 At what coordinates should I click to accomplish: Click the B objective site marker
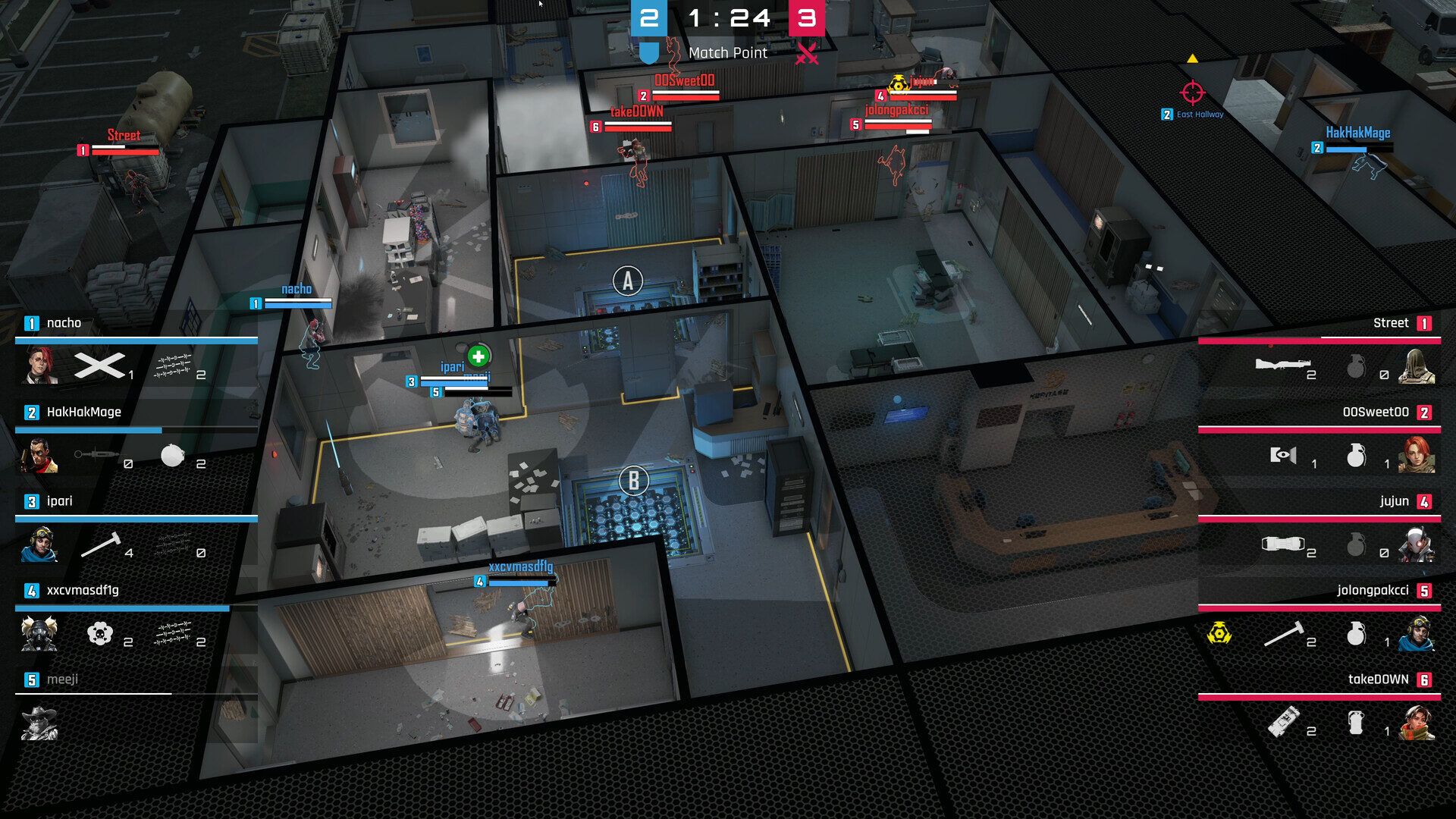[634, 481]
